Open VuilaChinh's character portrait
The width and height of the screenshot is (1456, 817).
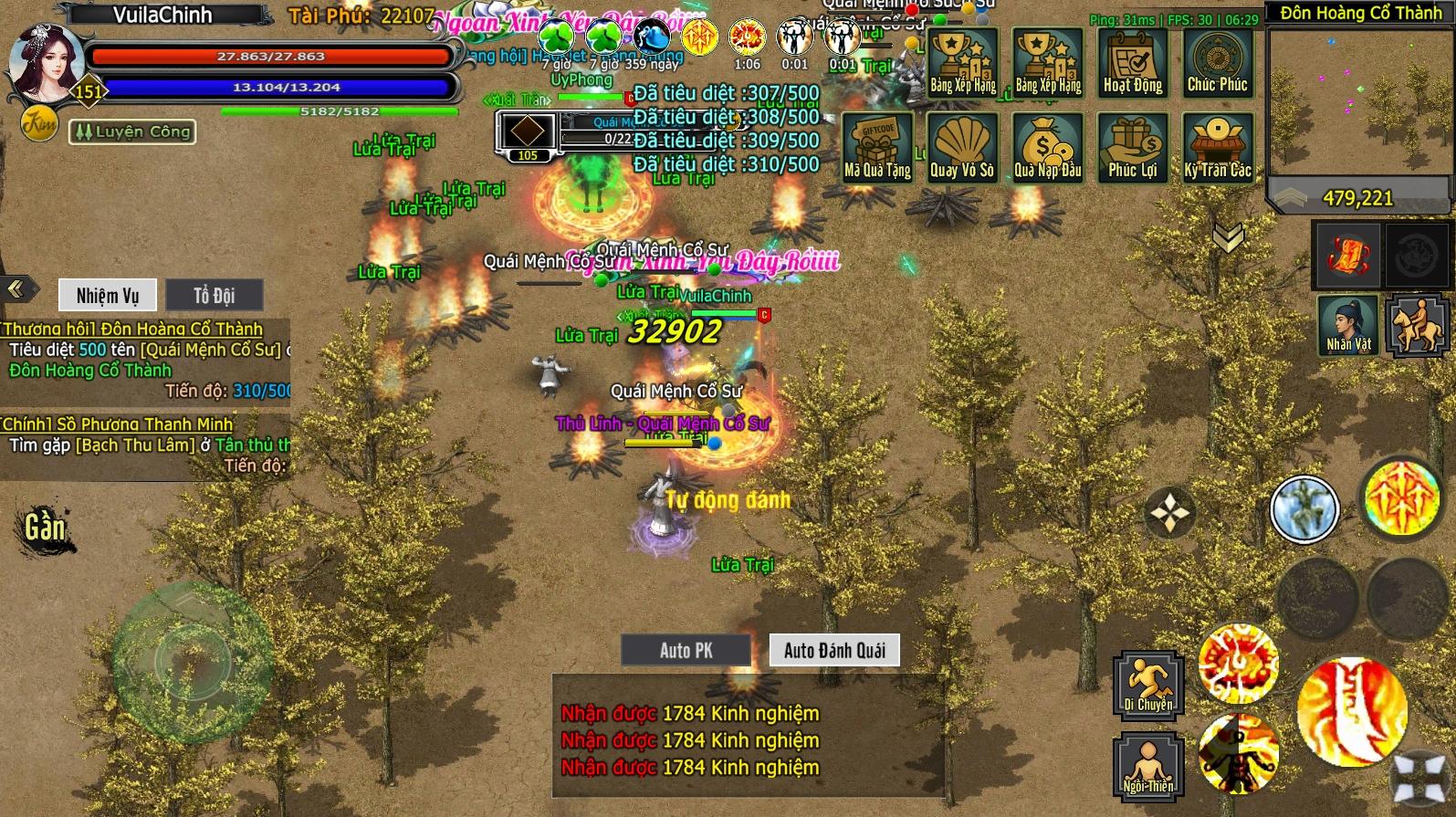click(x=46, y=64)
